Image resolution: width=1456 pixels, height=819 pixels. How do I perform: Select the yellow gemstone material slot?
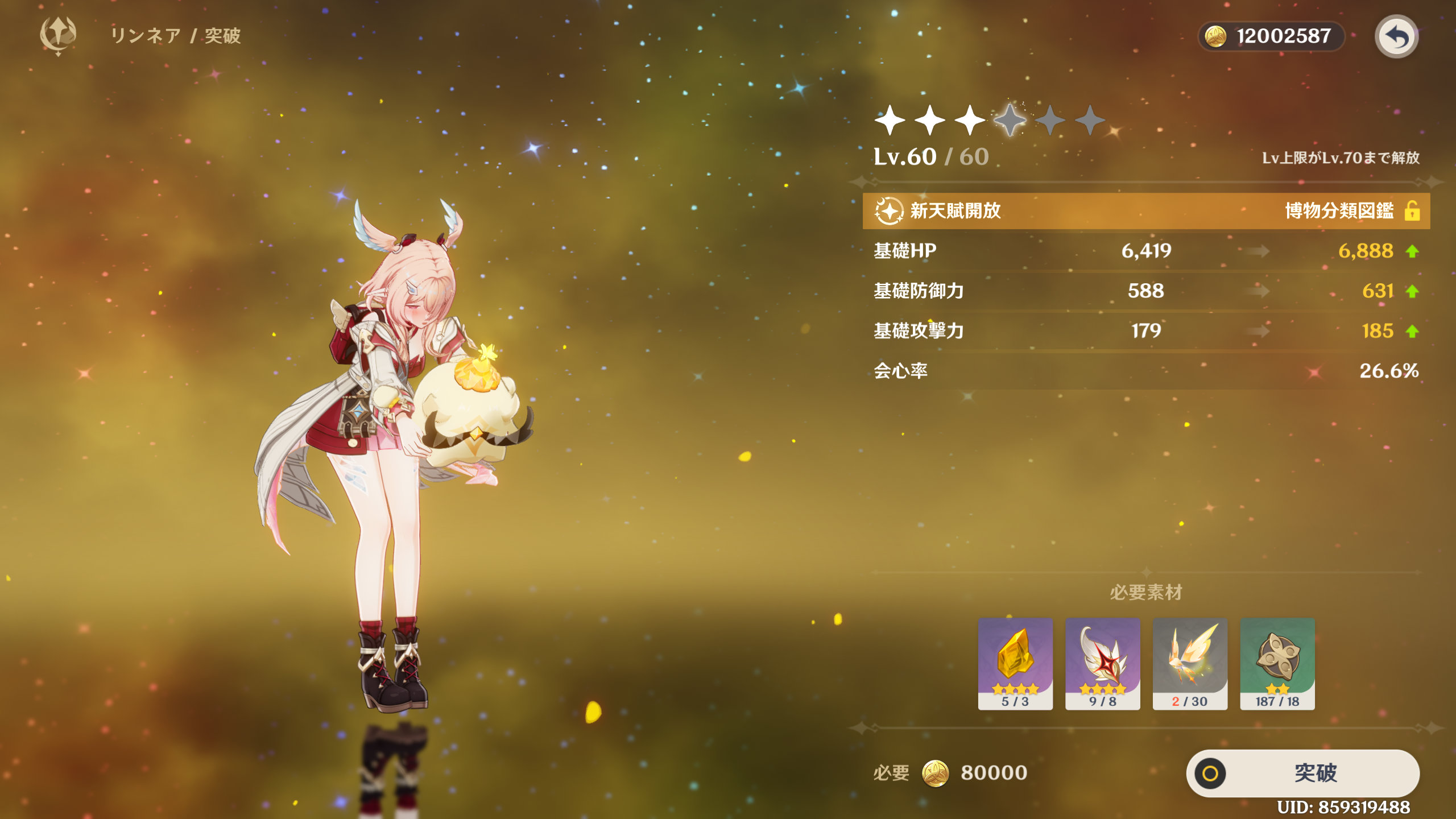click(x=1015, y=663)
